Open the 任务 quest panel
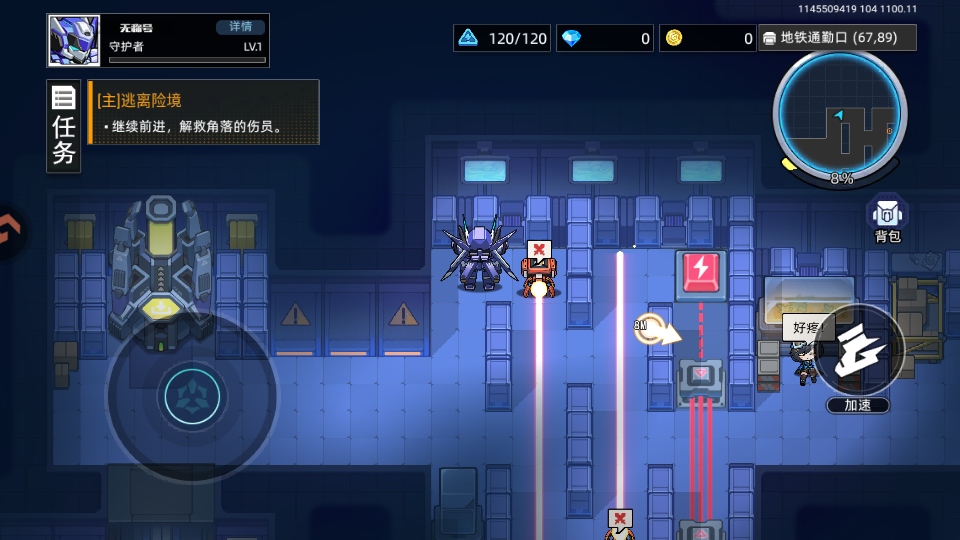Screen dimensions: 960x540 coord(64,127)
